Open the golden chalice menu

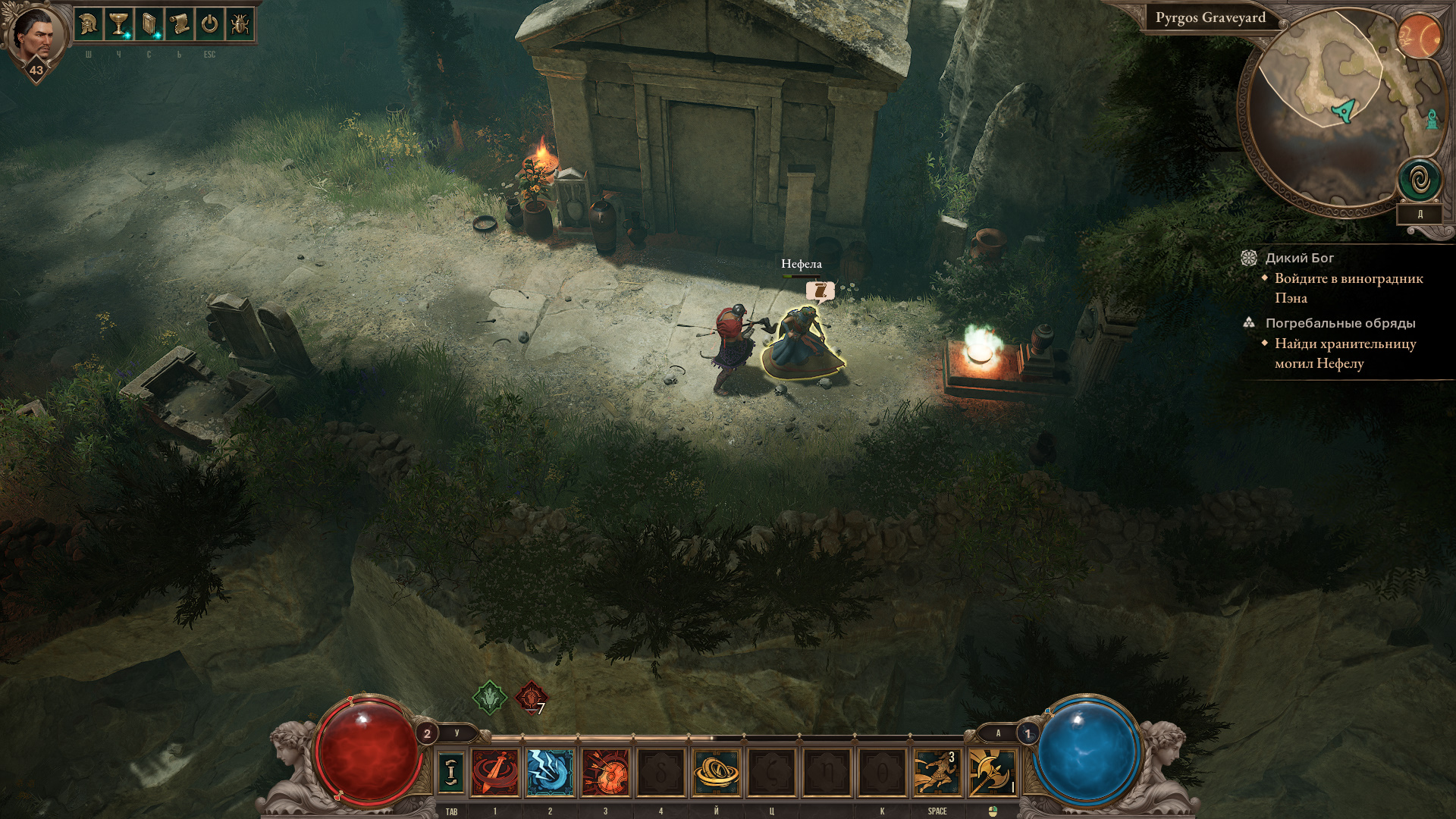coord(118,24)
